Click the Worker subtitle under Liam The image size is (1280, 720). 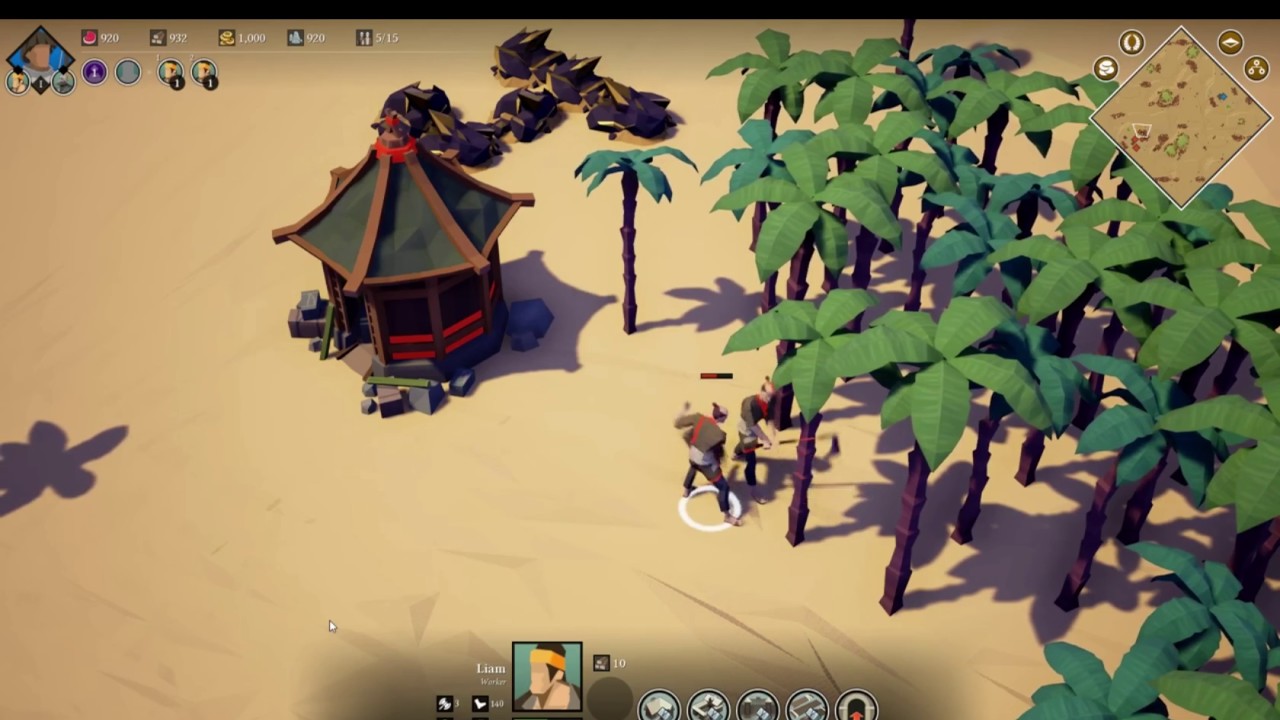(x=493, y=680)
